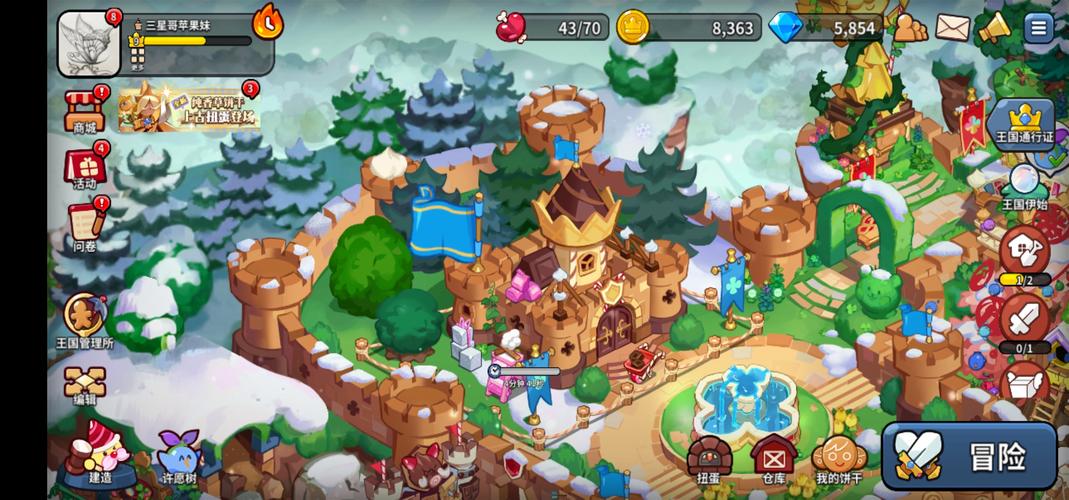
Task: Start 冒险 adventure with crossed swords
Action: [968, 456]
